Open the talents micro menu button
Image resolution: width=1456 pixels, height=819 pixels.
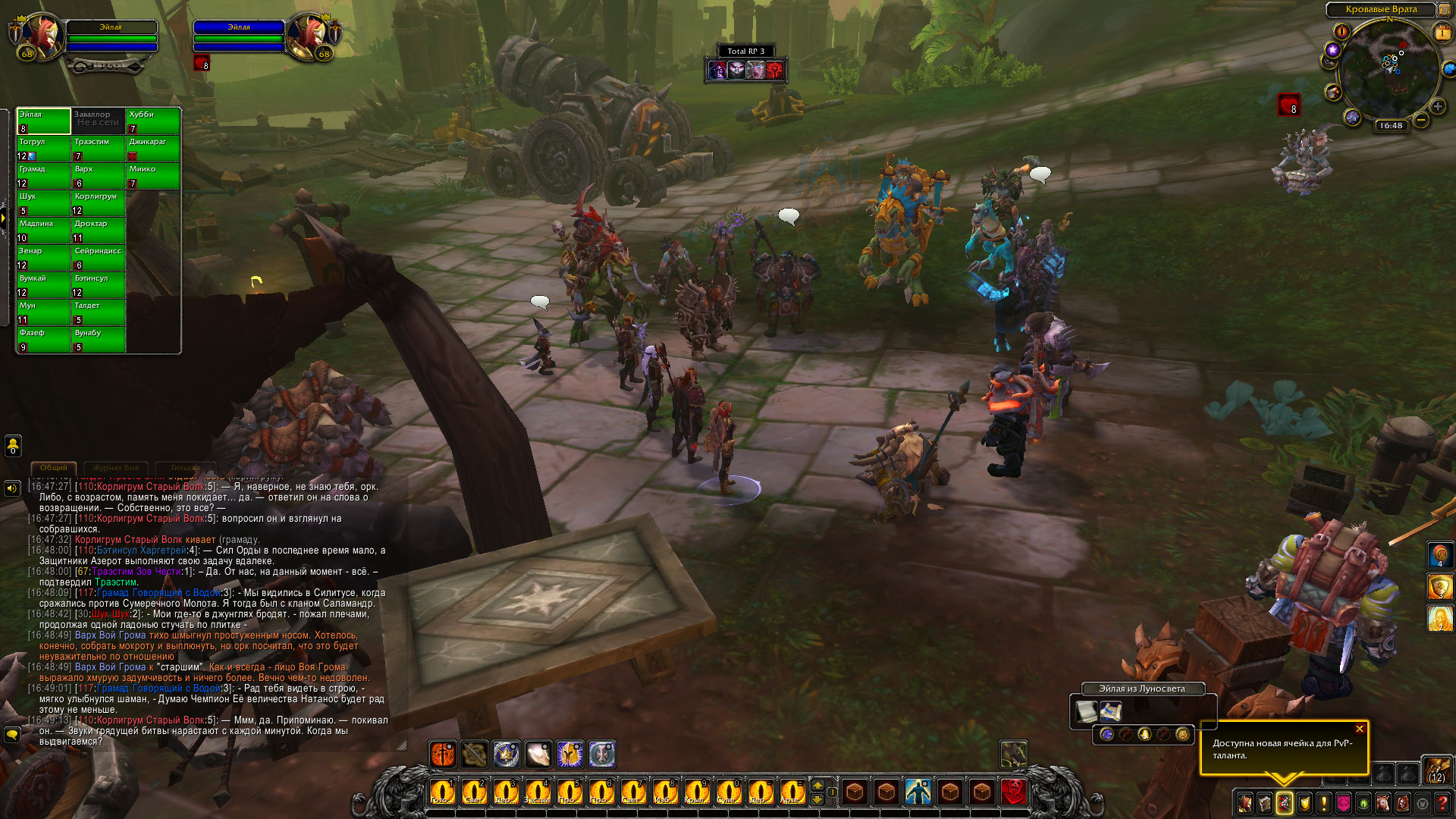(x=1285, y=803)
